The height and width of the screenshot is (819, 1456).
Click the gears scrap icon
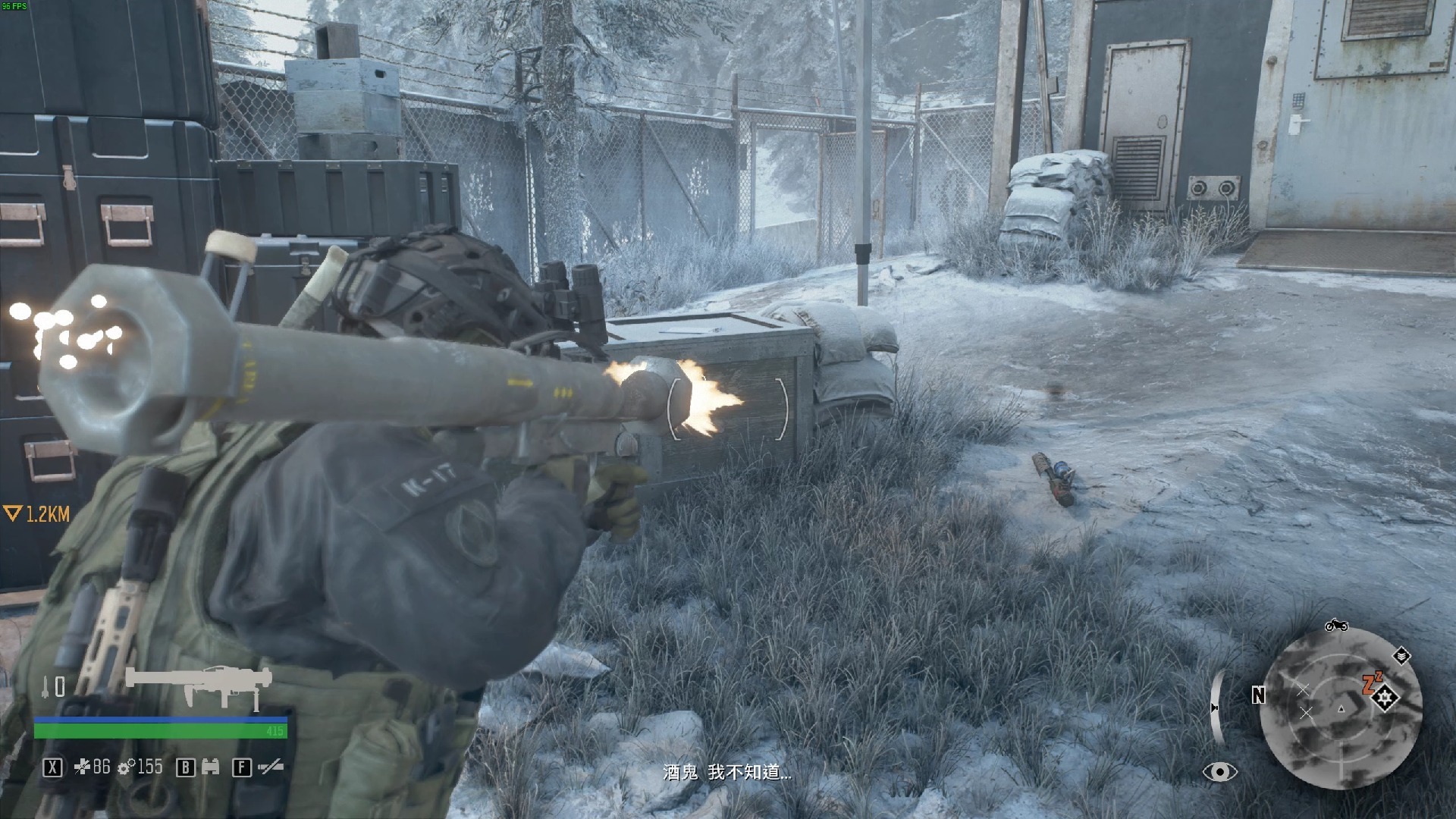pos(128,767)
